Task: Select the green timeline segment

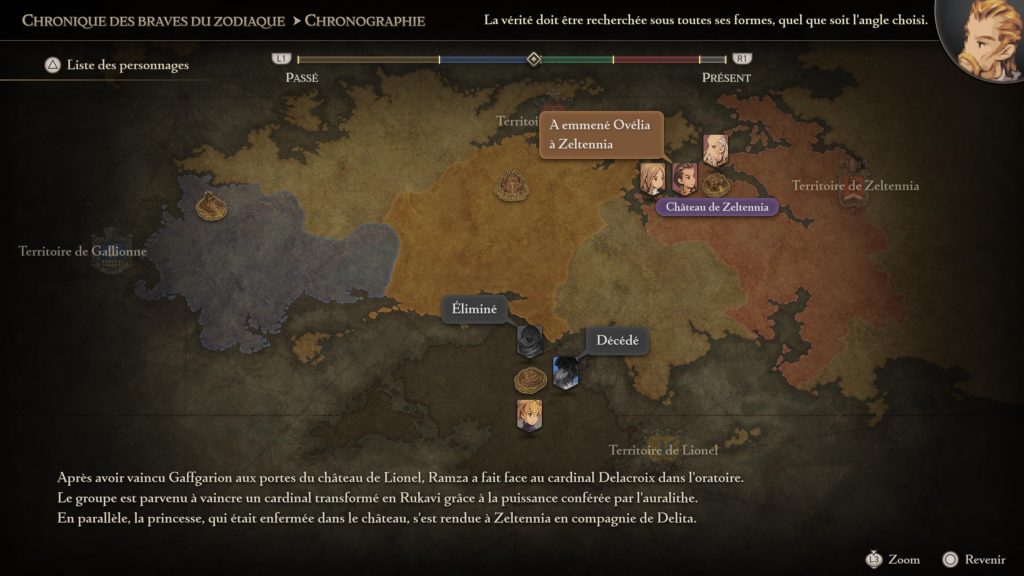Action: click(578, 60)
